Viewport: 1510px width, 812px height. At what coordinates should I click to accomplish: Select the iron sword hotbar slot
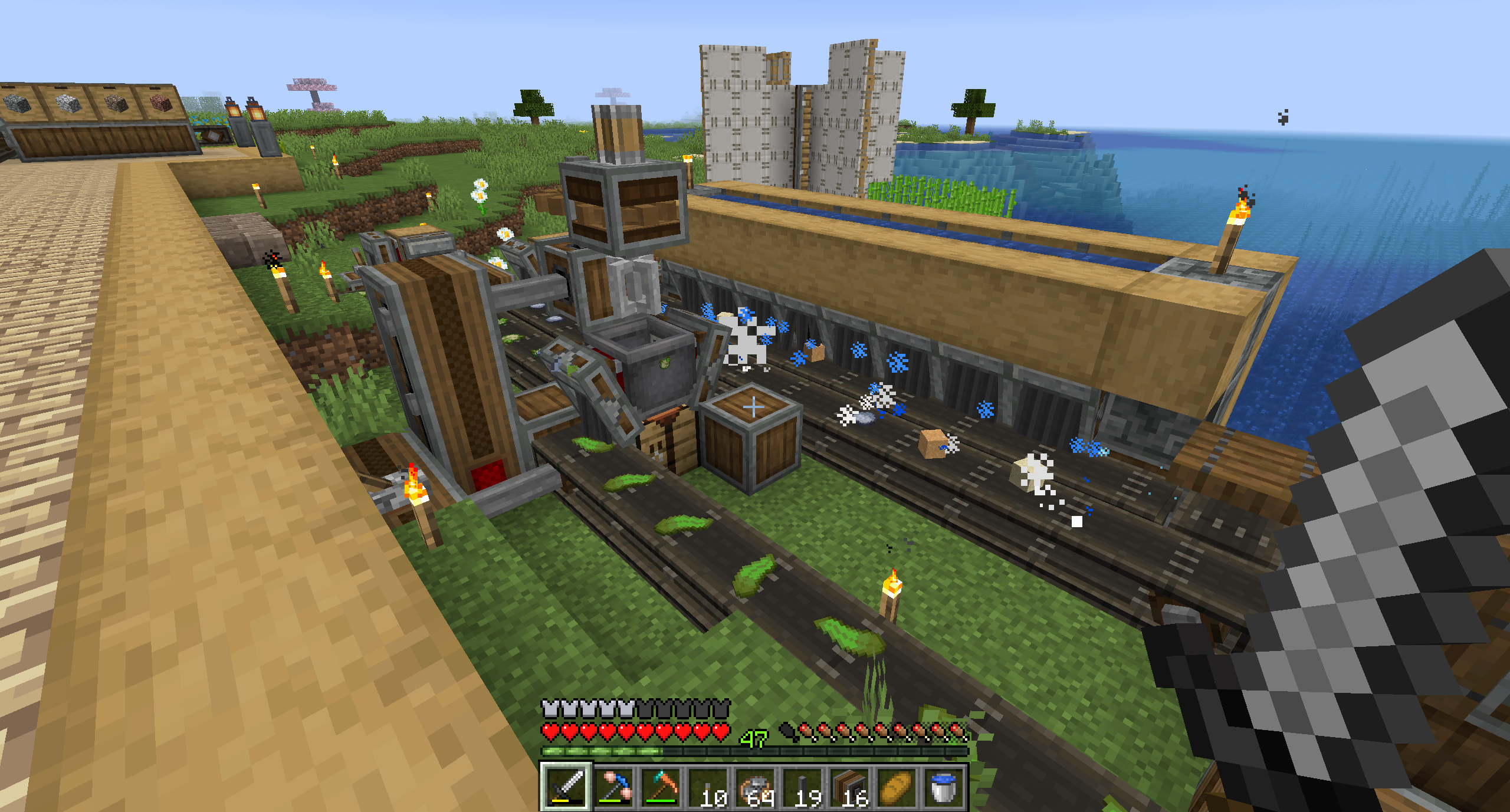[565, 787]
